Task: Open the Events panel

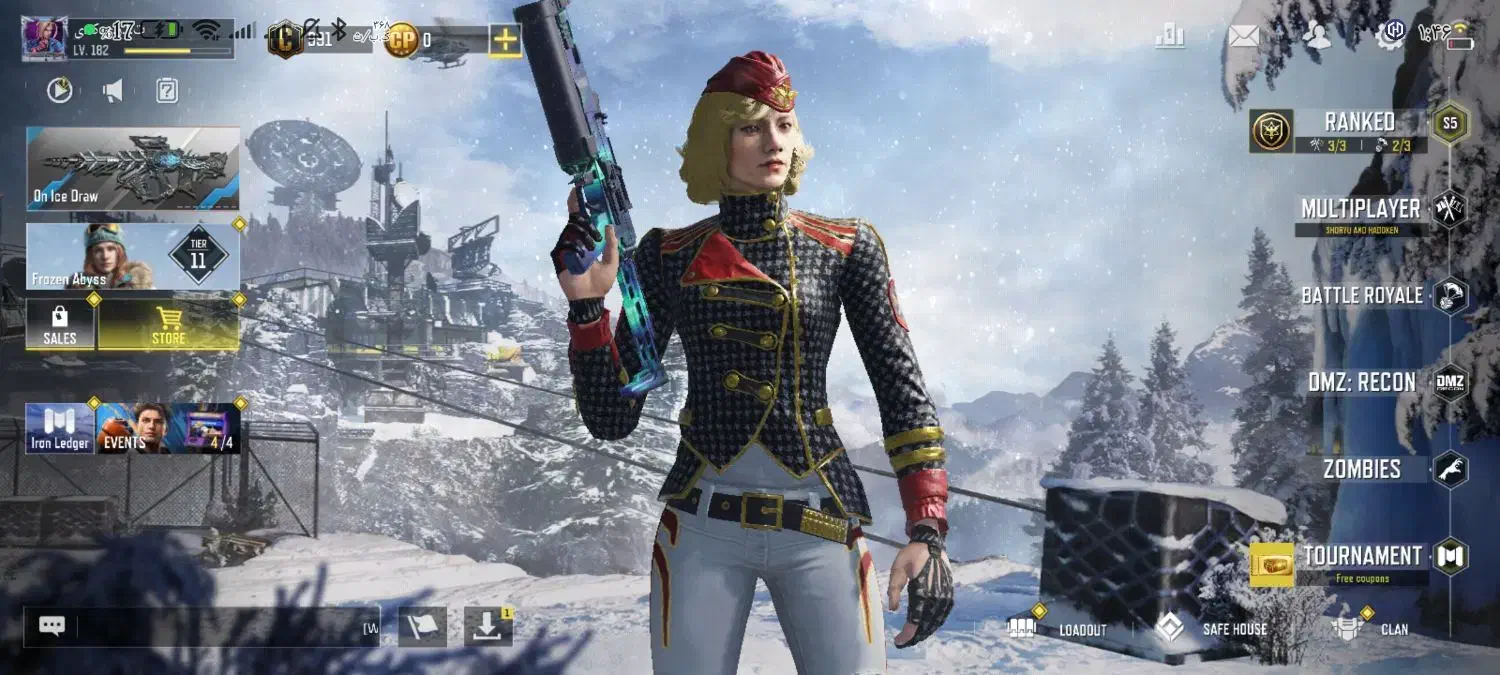Action: 132,429
